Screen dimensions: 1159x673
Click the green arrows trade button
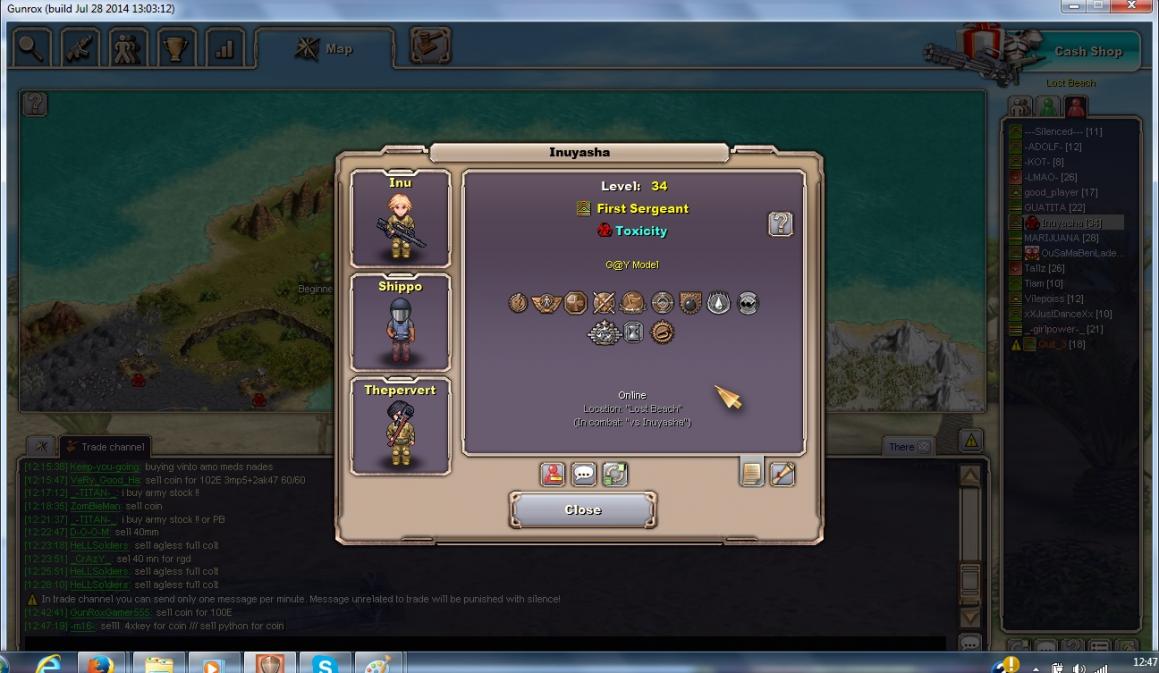pyautogui.click(x=615, y=474)
